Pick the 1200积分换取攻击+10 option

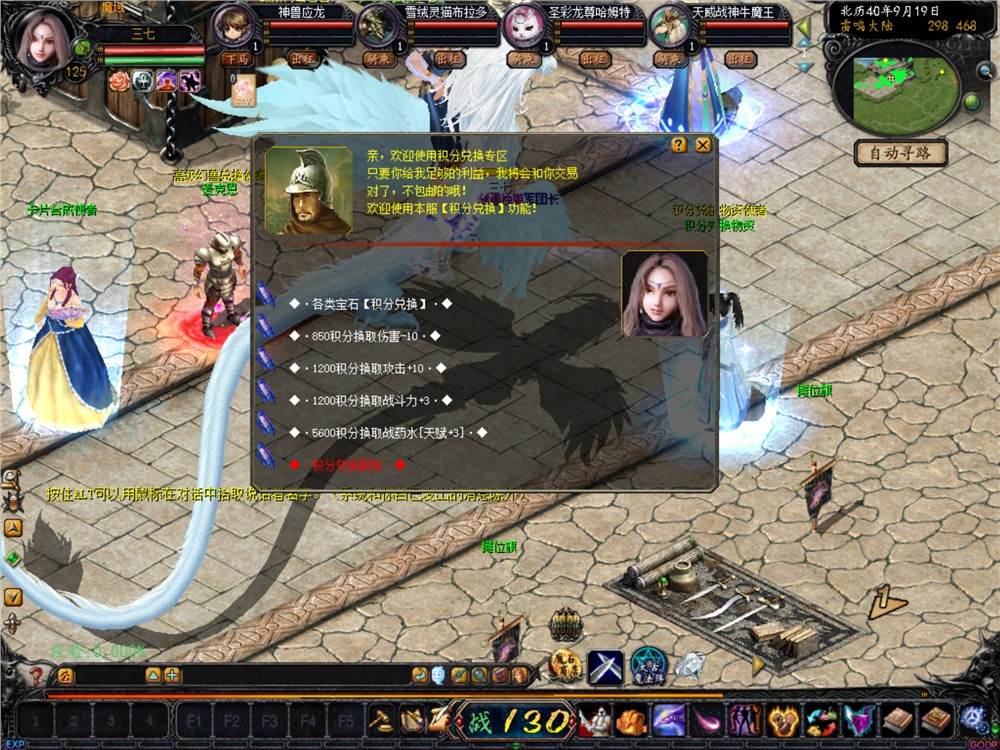pyautogui.click(x=367, y=368)
